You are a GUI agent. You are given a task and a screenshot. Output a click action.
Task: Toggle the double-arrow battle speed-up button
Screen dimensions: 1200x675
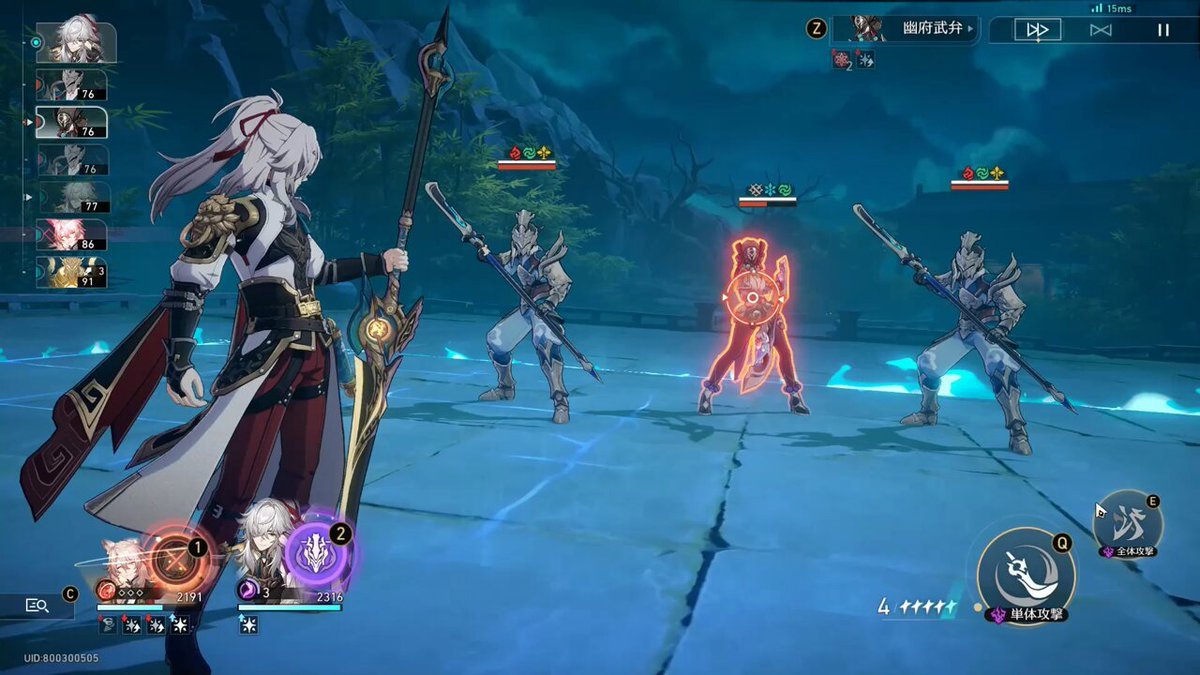1037,30
